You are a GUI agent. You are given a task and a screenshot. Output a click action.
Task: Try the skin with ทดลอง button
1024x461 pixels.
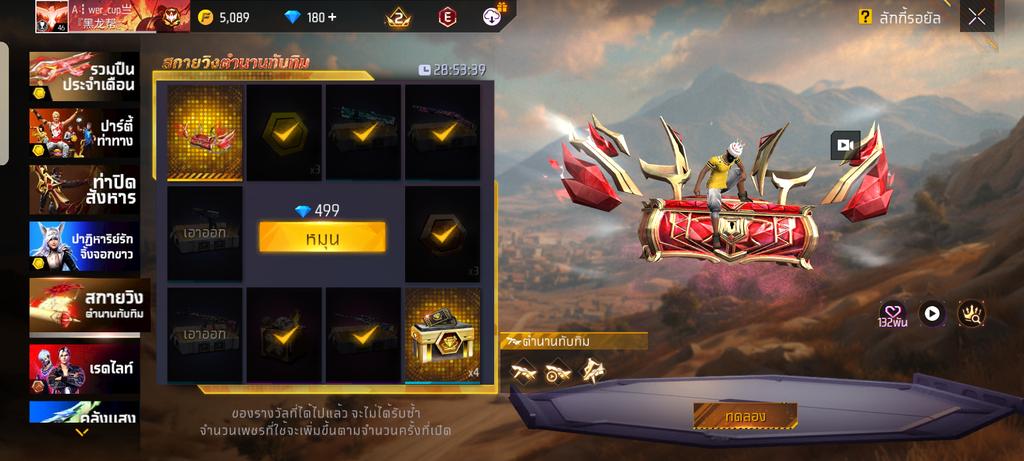(745, 415)
